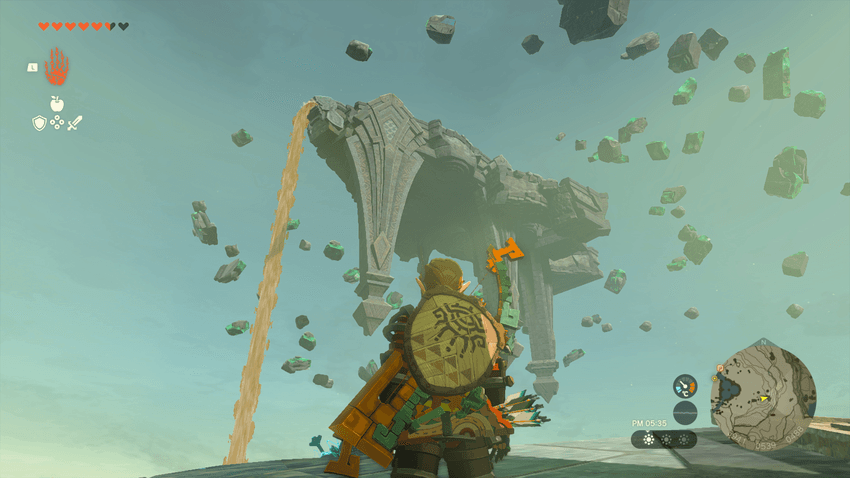The height and width of the screenshot is (478, 850).
Task: Click the sound noise meter circle
Action: 685,412
